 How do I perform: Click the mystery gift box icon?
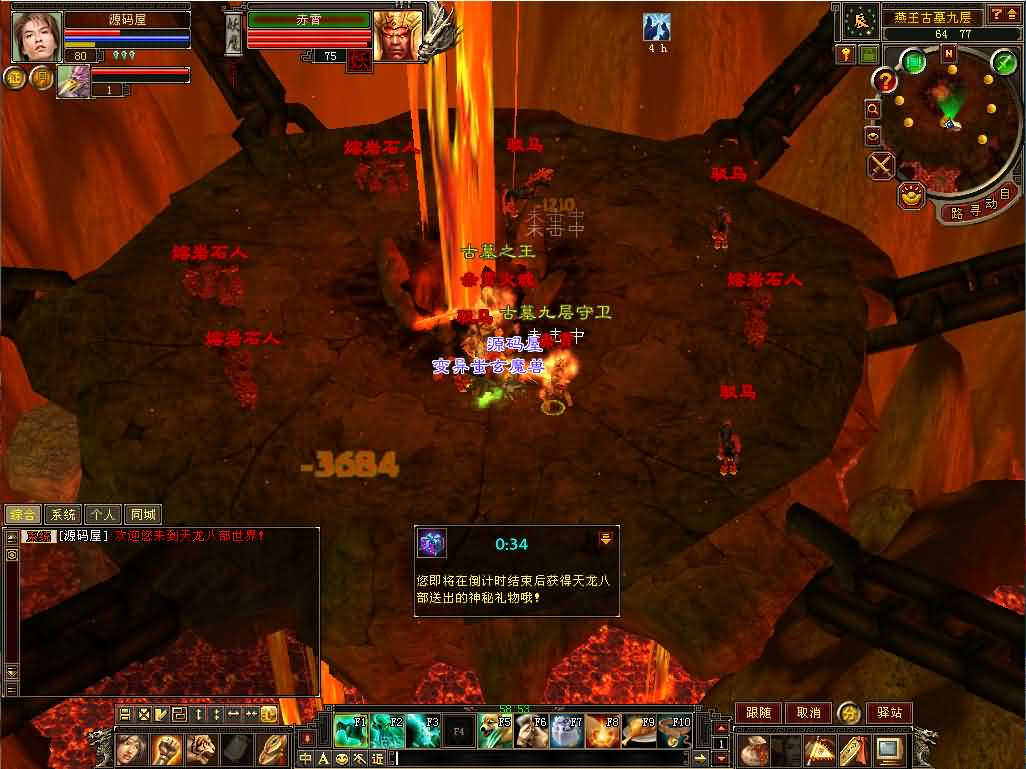click(x=432, y=543)
